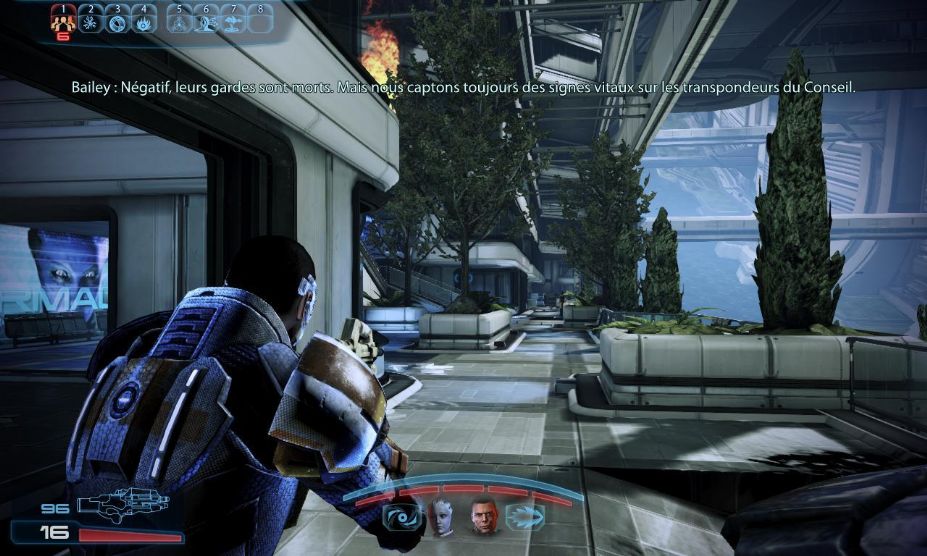Activate the snowflake power in slot 2
Screen dimensions: 927x556
coord(90,21)
